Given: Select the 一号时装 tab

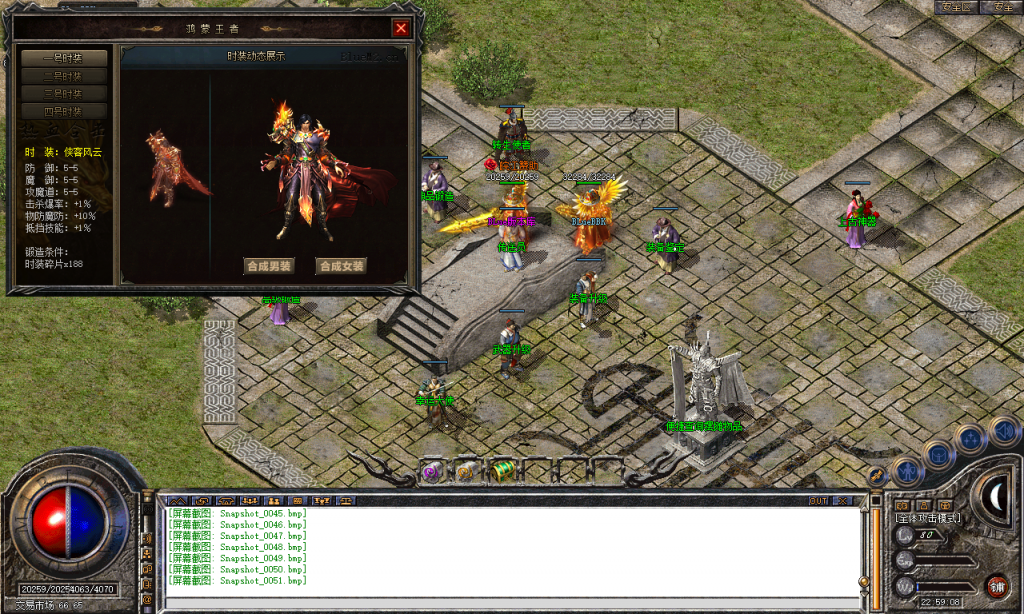Looking at the screenshot, I should point(63,58).
